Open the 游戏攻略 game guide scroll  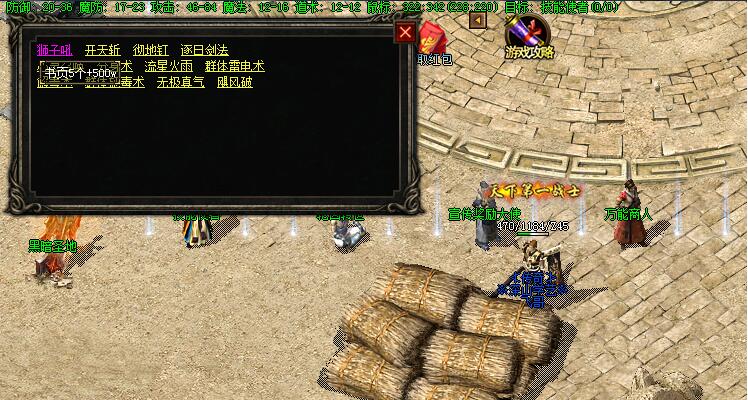[530, 37]
